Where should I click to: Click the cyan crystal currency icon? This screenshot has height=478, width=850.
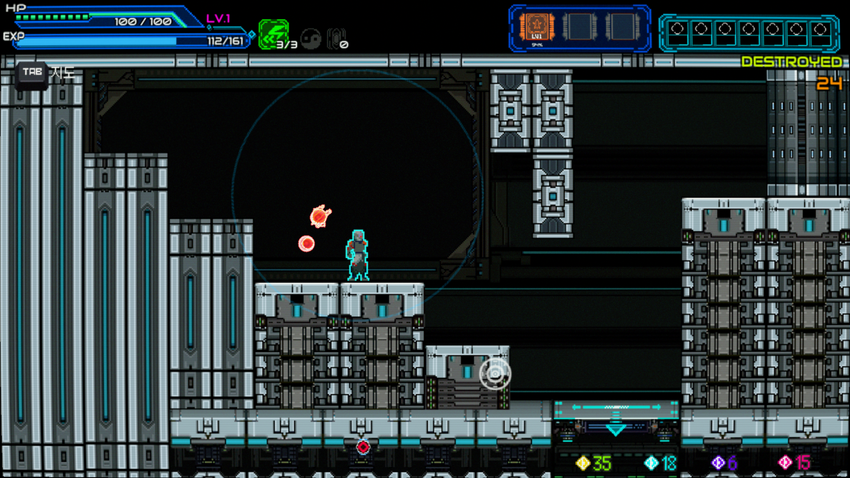coord(651,463)
